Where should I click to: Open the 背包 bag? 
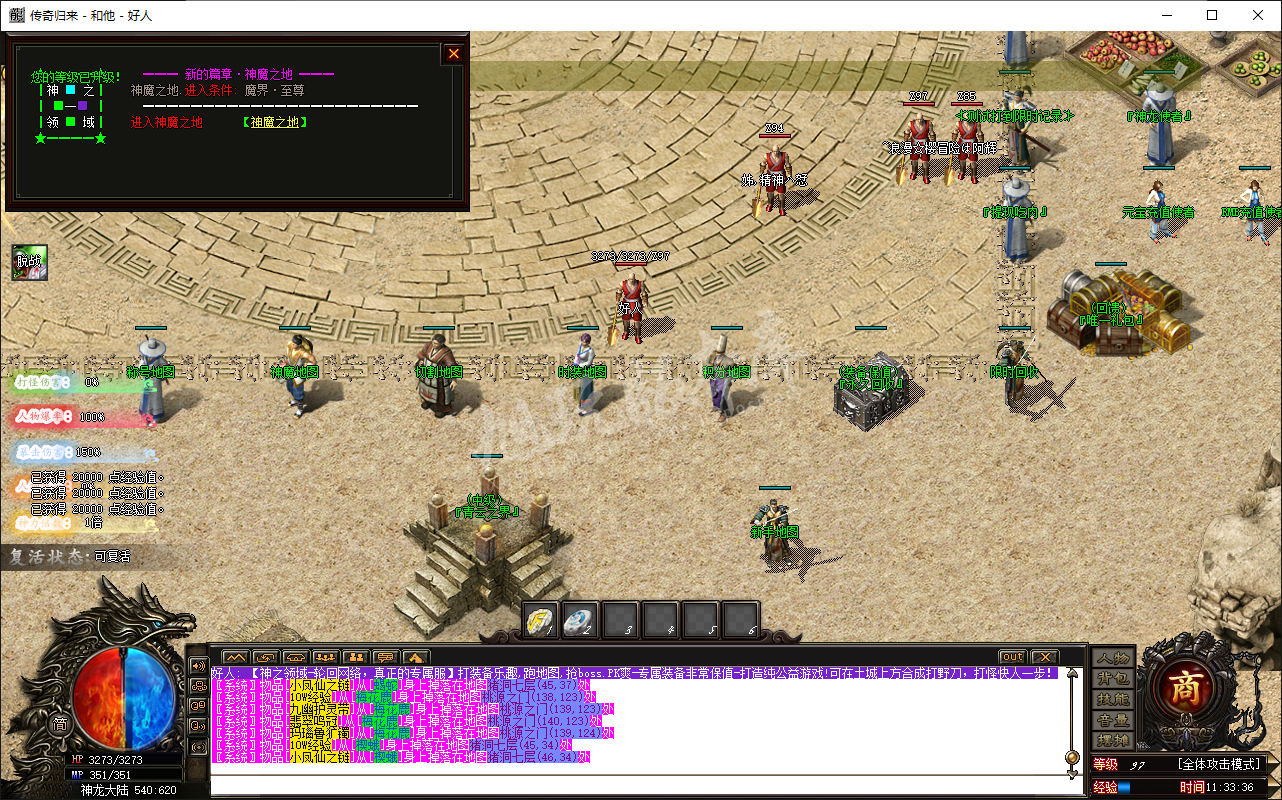(x=1112, y=679)
